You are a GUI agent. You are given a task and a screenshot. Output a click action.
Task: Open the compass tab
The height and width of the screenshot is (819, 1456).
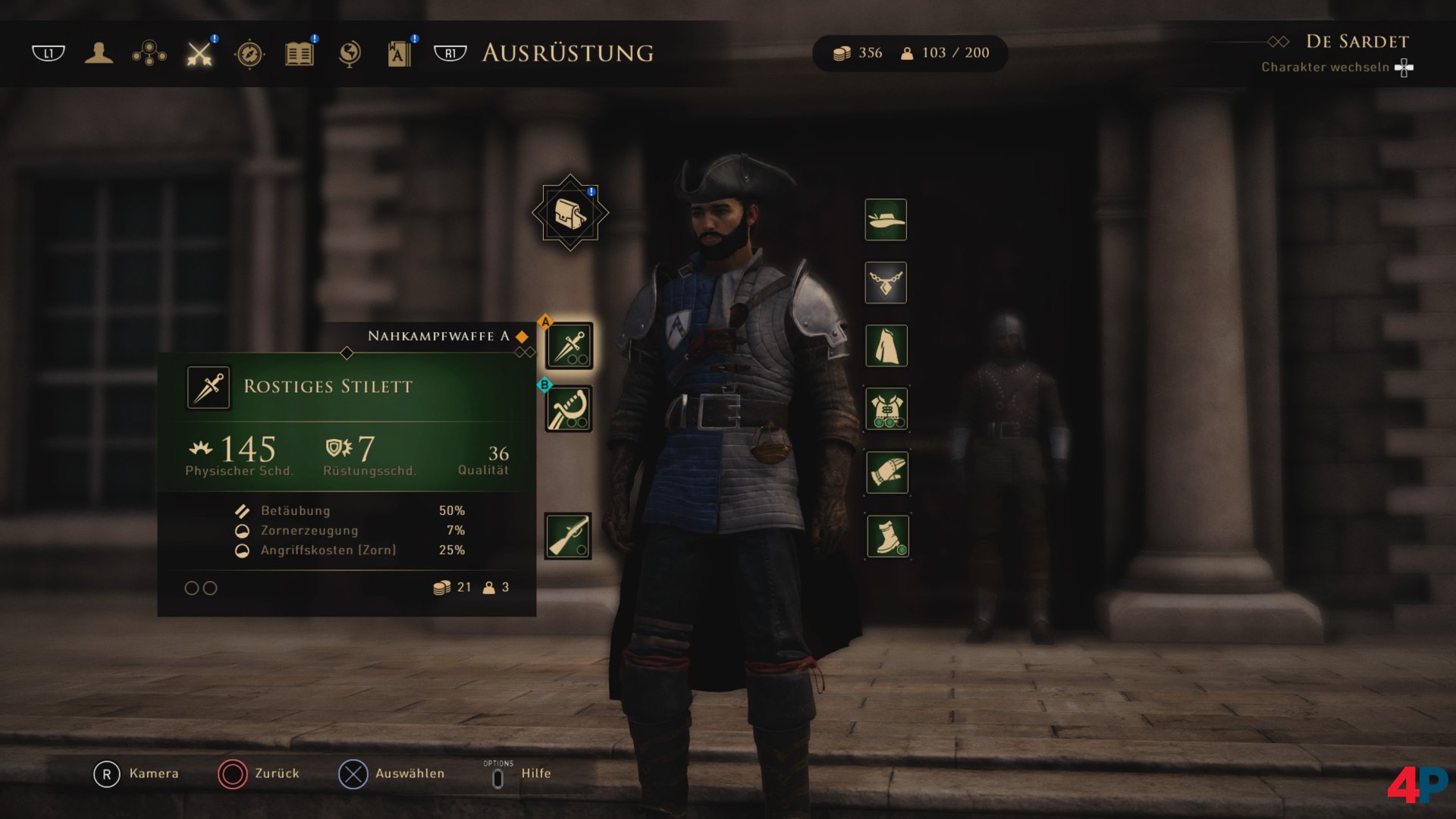pyautogui.click(x=249, y=54)
